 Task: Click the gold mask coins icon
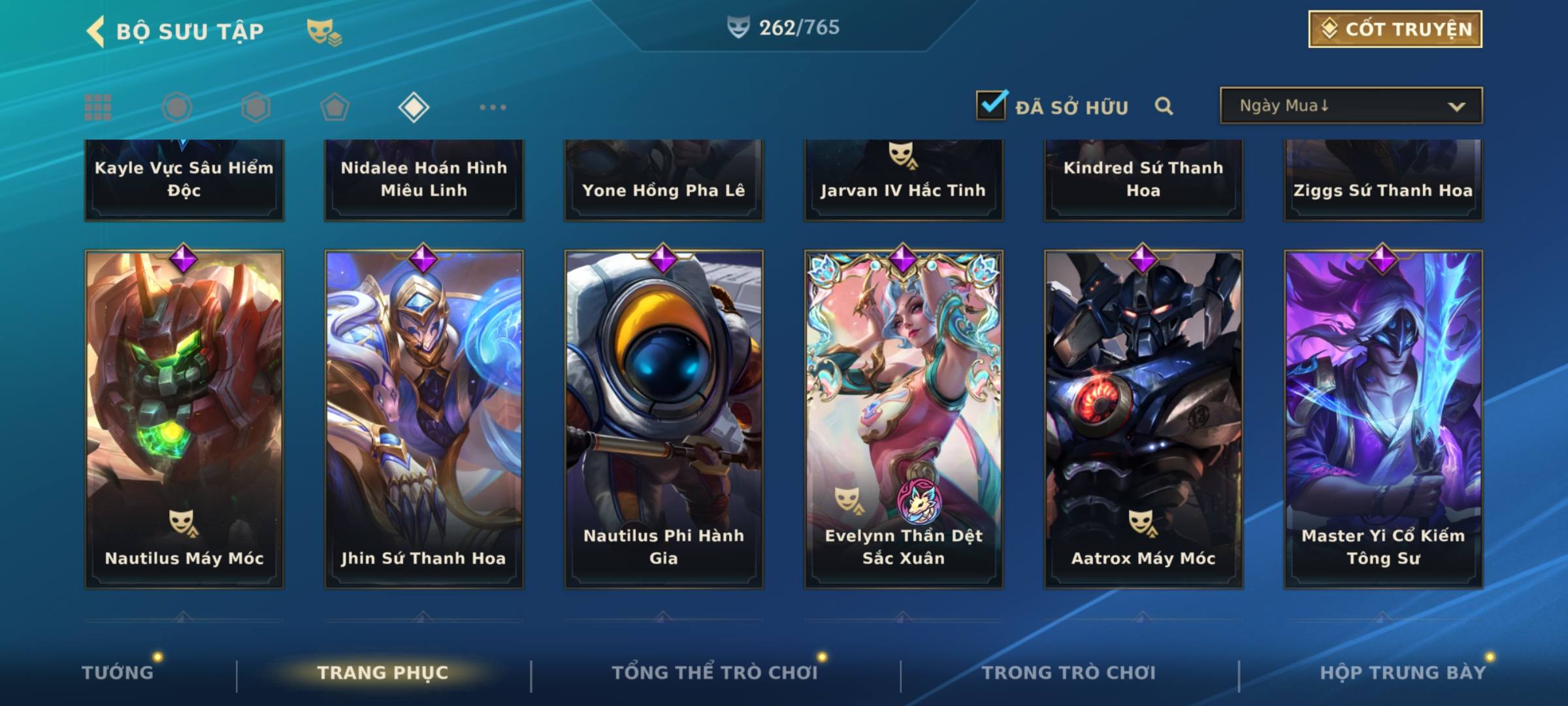pos(324,31)
